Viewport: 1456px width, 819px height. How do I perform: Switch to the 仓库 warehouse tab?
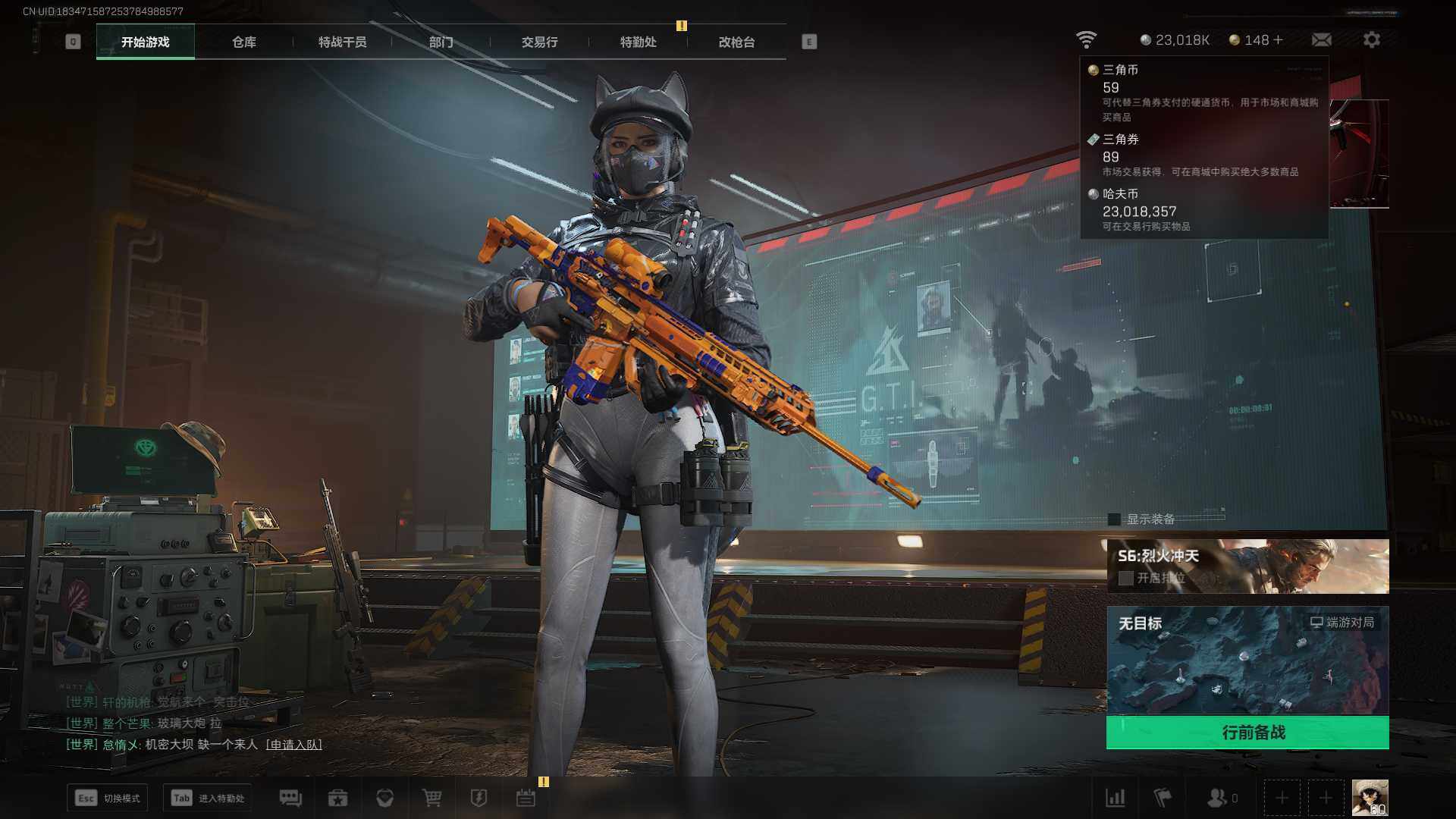coord(243,42)
